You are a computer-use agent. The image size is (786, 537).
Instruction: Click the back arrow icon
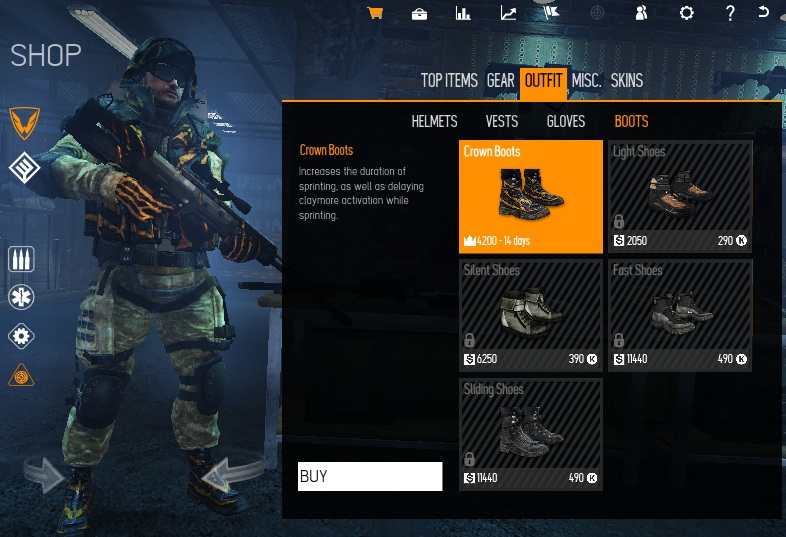764,13
